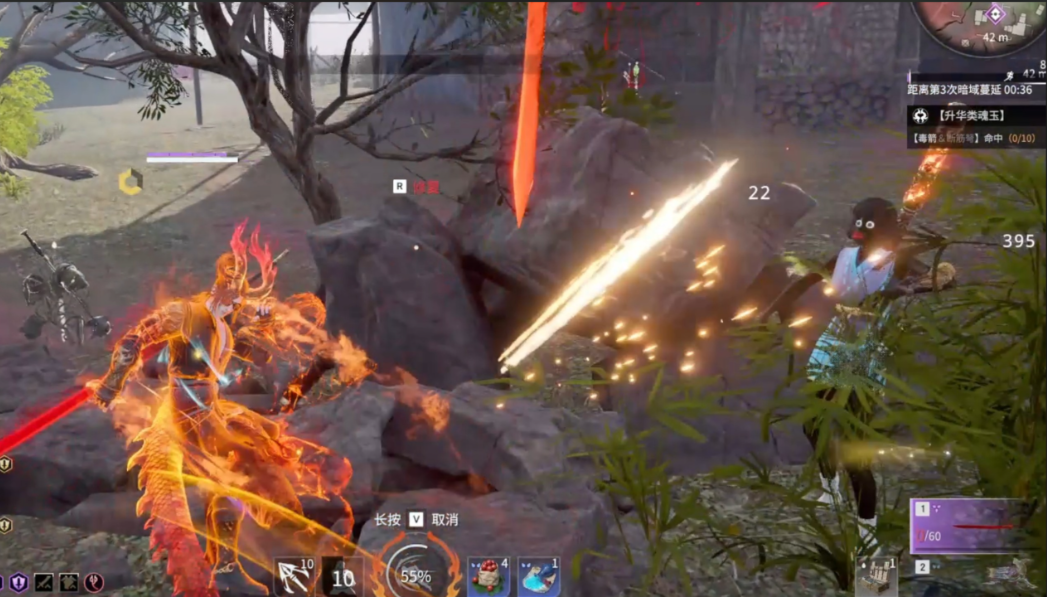Select the purple primary weapon slot
The height and width of the screenshot is (597, 1047).
click(x=972, y=525)
